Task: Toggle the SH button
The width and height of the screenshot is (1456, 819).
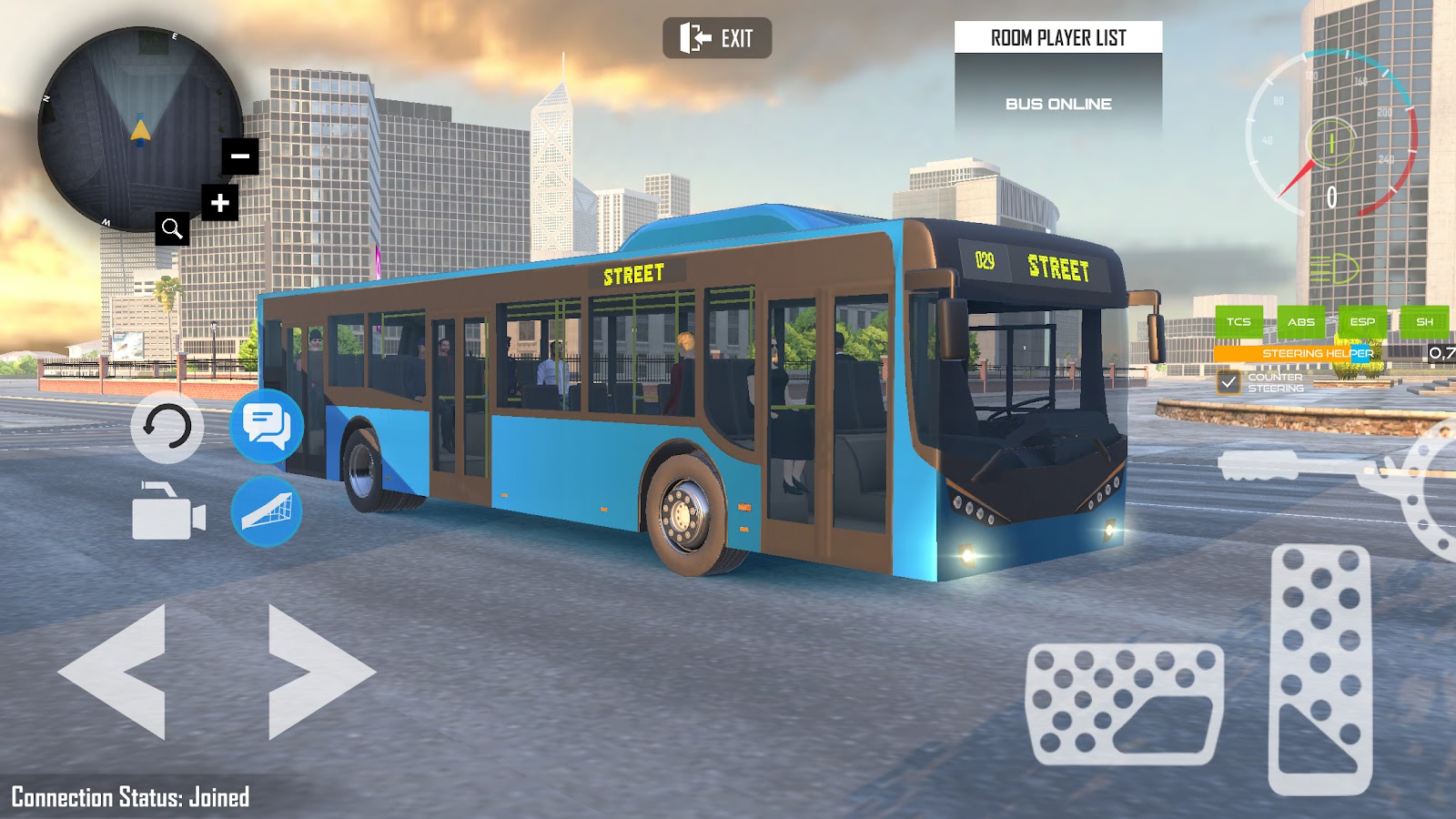Action: pos(1424,321)
